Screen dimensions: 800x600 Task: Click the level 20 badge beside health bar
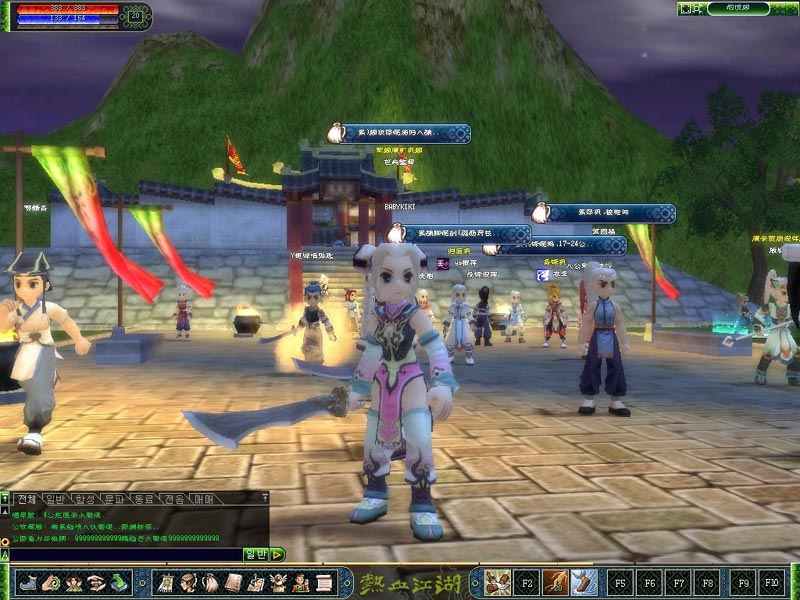coord(135,15)
